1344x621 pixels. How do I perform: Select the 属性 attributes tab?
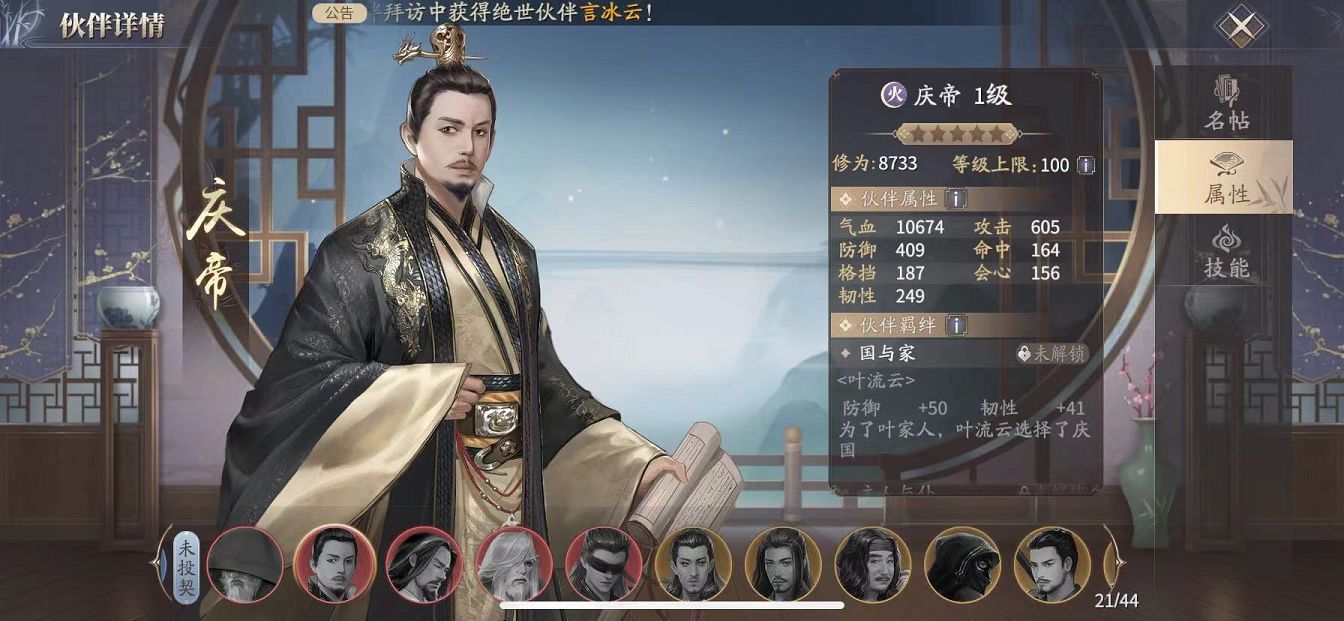(1225, 177)
